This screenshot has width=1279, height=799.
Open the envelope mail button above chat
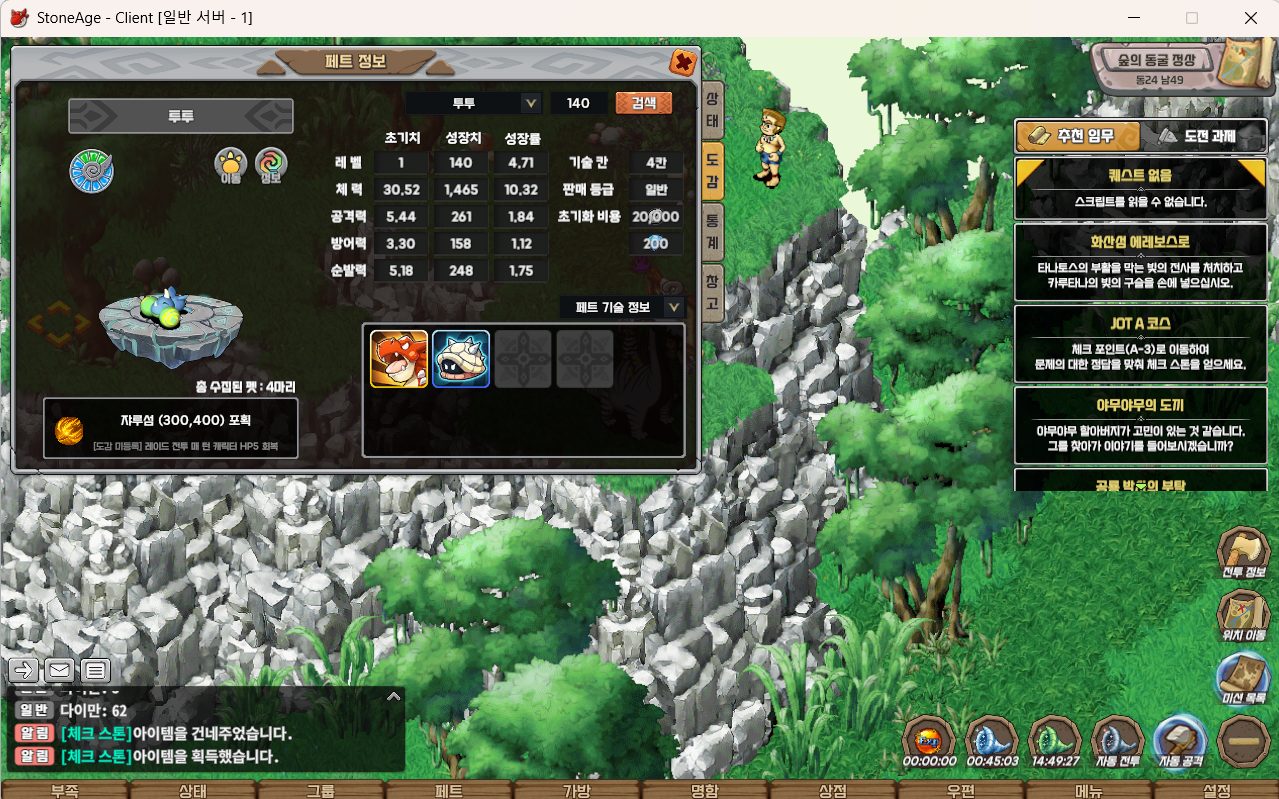pos(59,670)
